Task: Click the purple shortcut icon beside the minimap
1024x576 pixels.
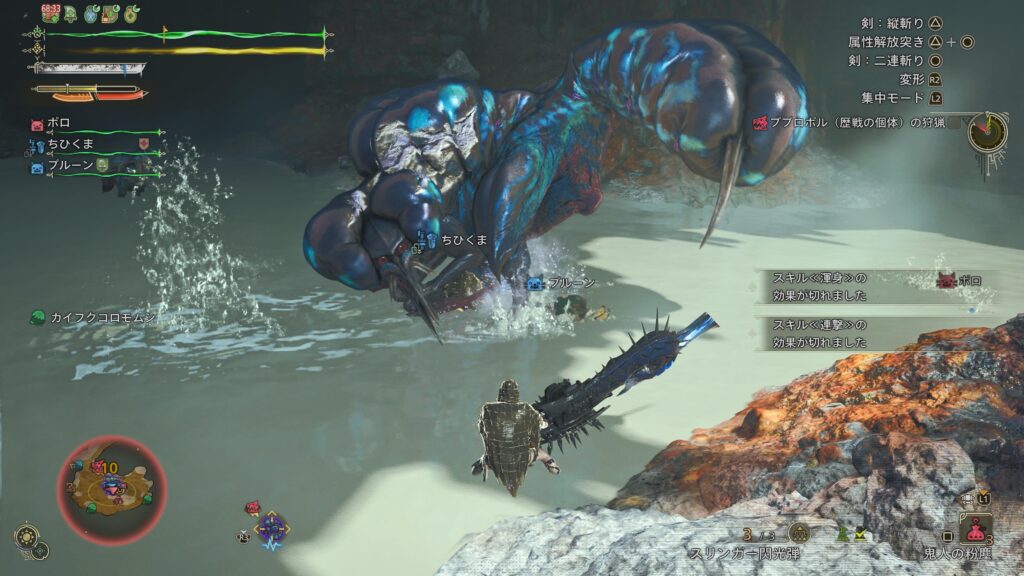Action: (271, 527)
